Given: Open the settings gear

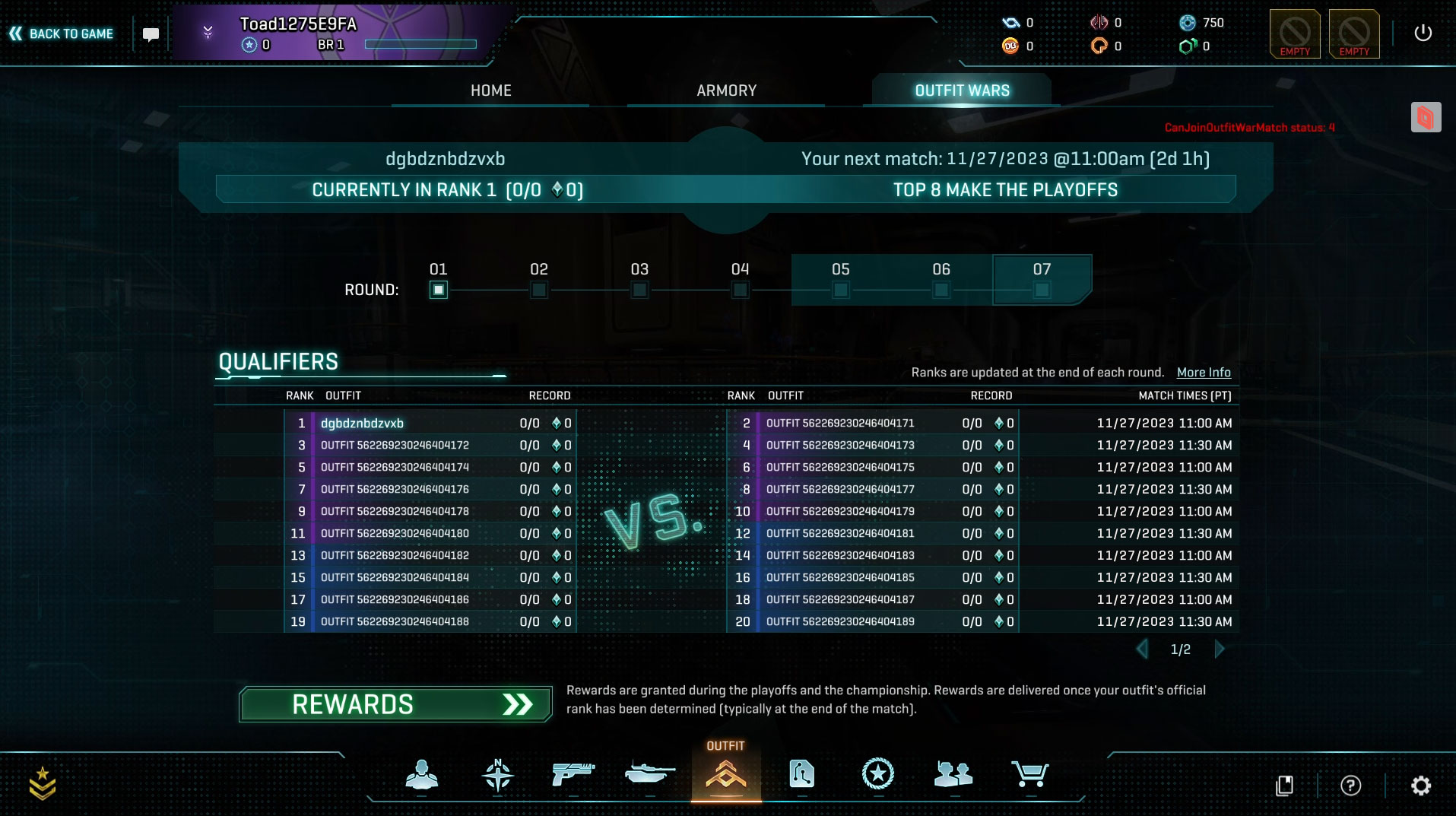Looking at the screenshot, I should 1420,785.
